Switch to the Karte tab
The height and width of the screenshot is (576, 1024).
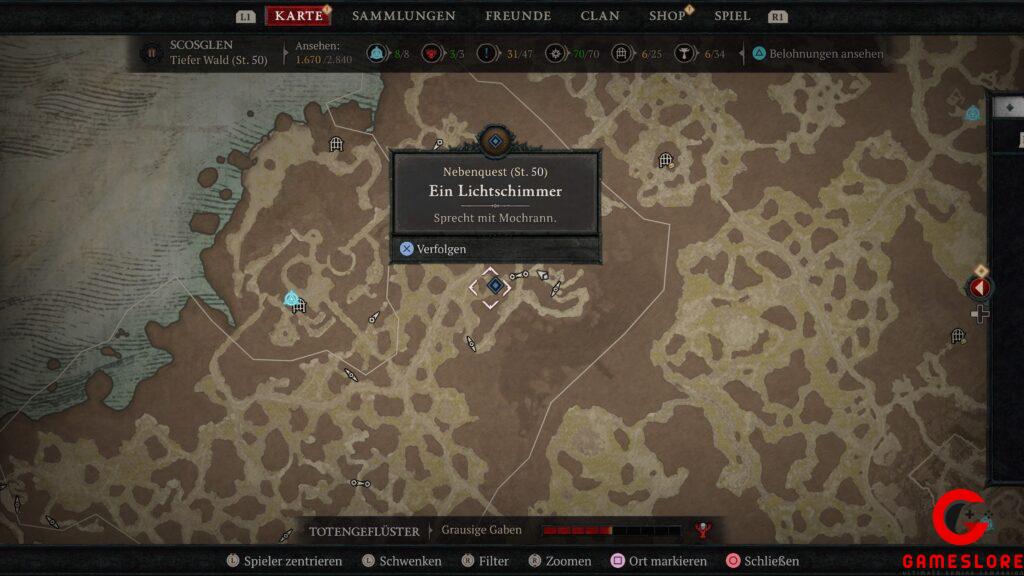[x=298, y=16]
